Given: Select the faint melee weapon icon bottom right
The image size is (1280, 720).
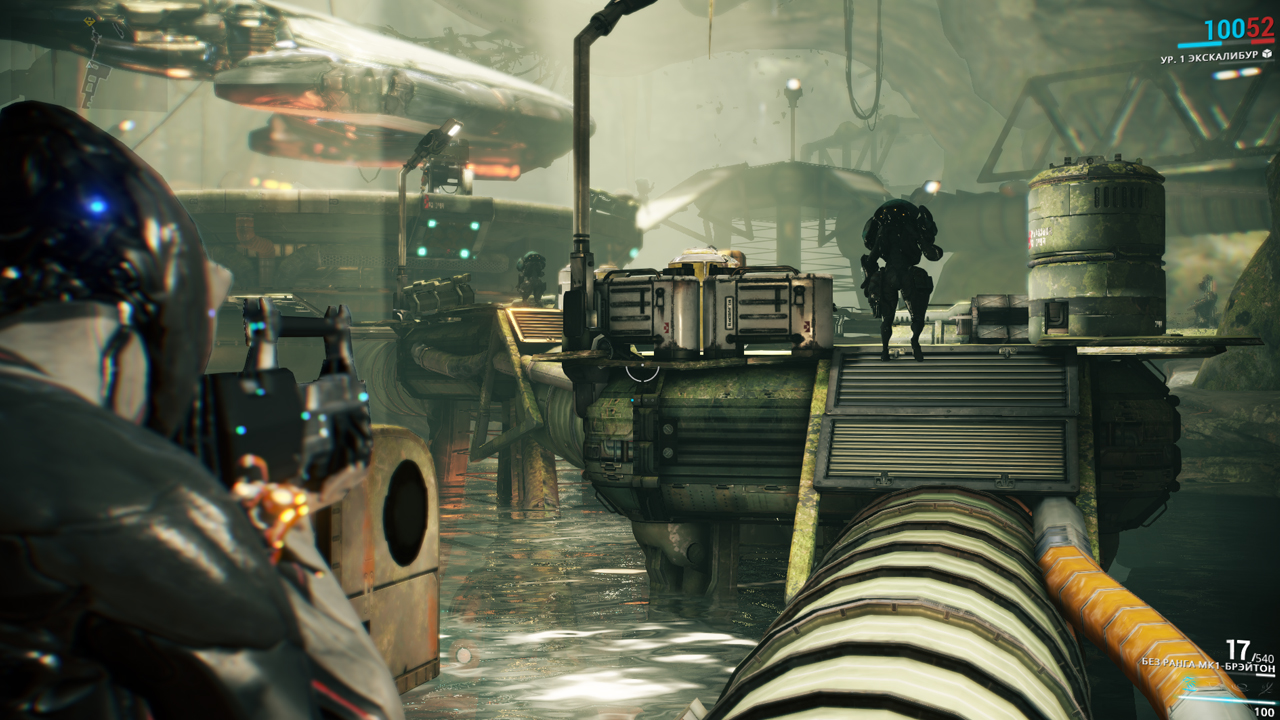Looking at the screenshot, I should click(x=1264, y=688).
